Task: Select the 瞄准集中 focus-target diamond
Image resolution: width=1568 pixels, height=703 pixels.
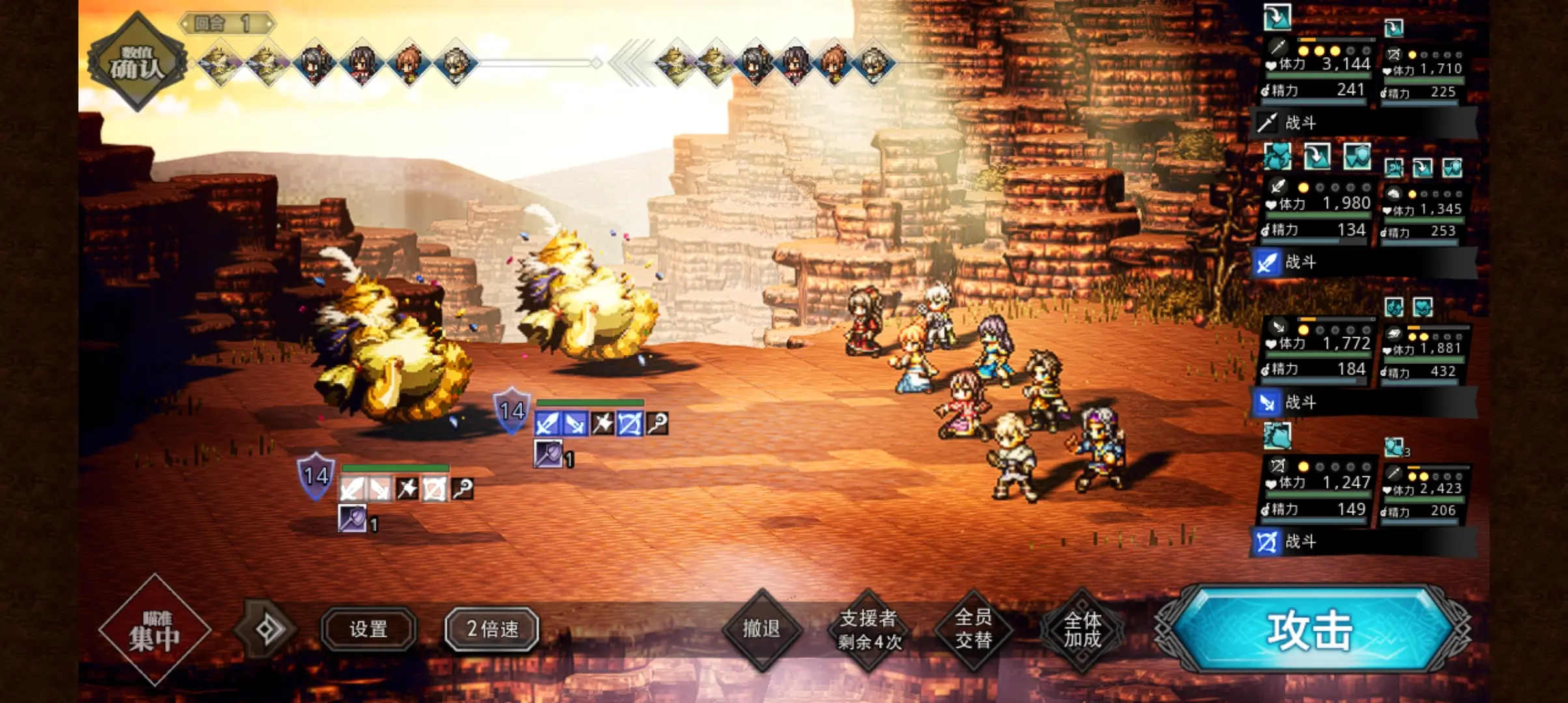Action: pos(154,630)
